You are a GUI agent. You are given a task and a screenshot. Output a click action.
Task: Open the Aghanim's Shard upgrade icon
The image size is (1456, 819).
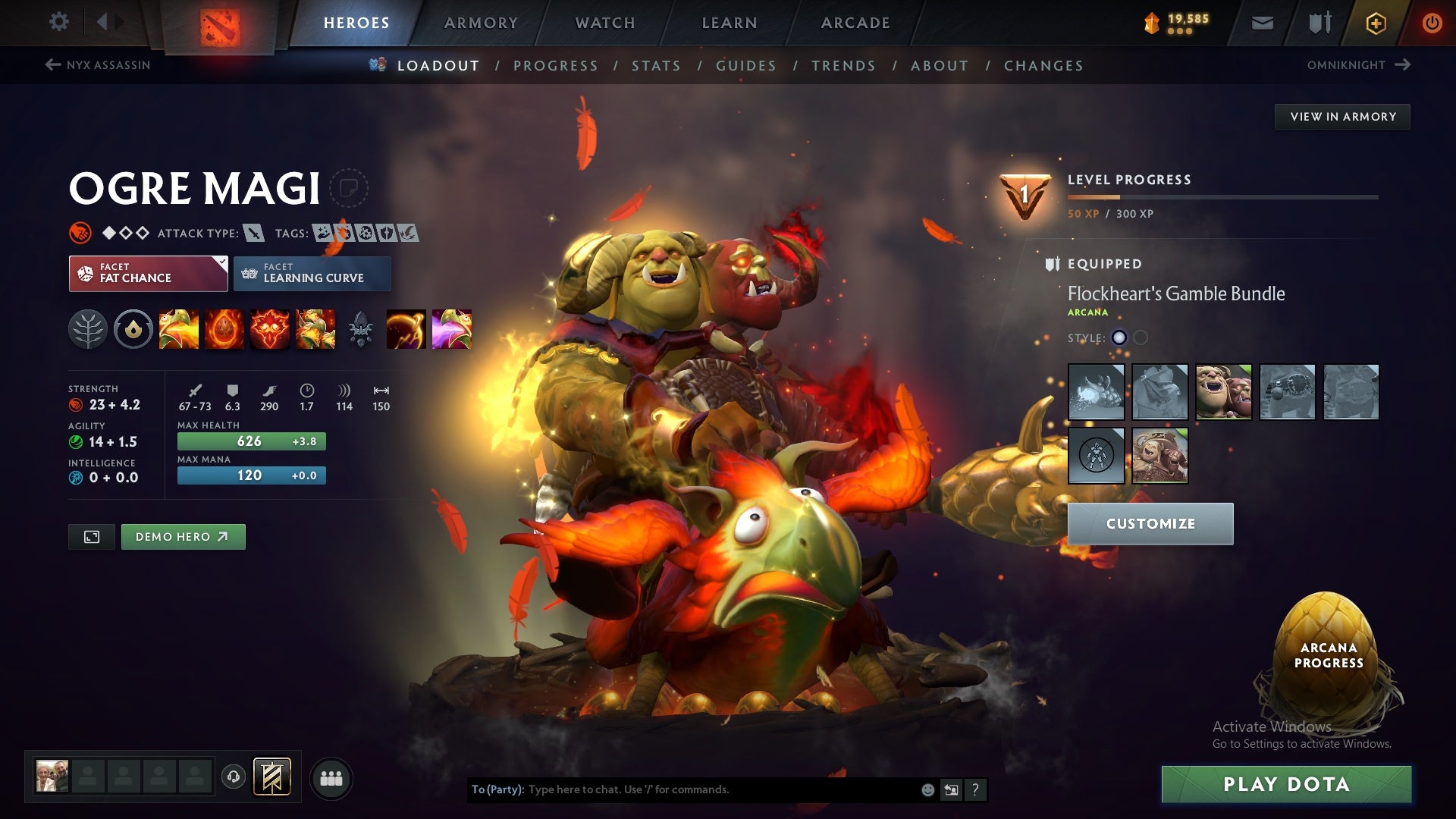362,329
